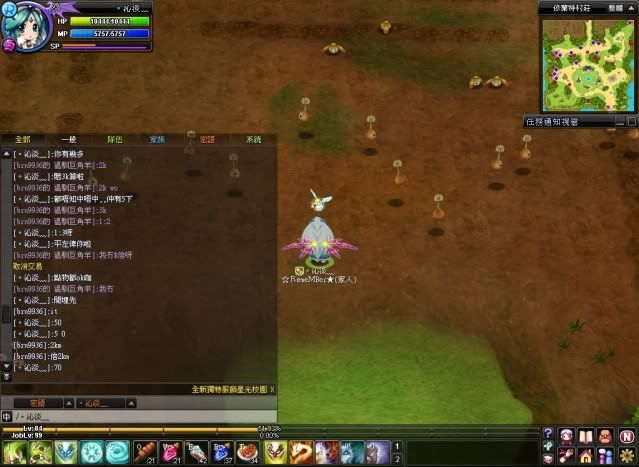The width and height of the screenshot is (639, 467).
Task: Collapse the minimap with the arrow button
Action: [632, 6]
